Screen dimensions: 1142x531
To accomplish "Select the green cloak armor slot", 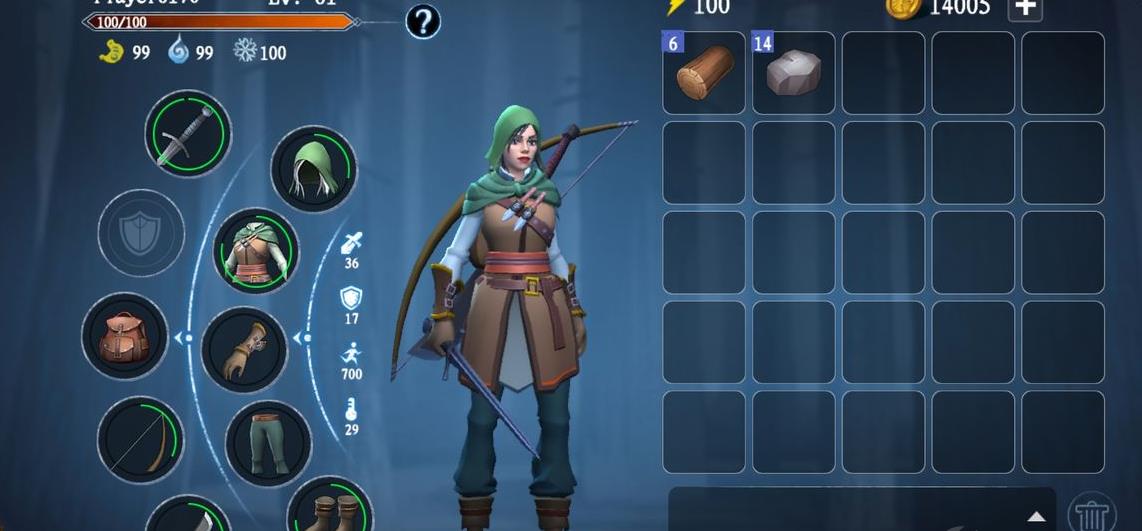I will (256, 250).
